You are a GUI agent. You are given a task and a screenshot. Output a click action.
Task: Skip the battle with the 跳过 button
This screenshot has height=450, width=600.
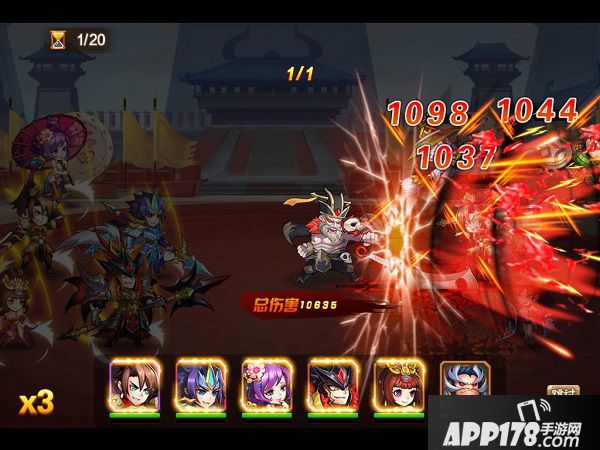564,394
